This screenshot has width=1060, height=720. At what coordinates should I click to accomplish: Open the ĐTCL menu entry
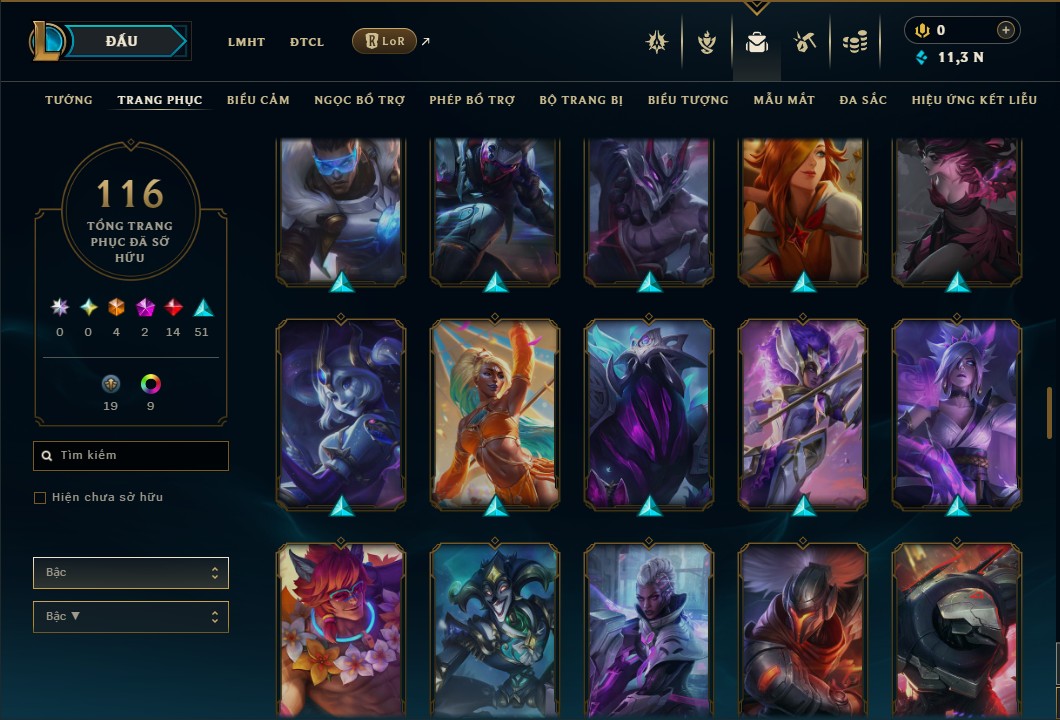pyautogui.click(x=307, y=42)
